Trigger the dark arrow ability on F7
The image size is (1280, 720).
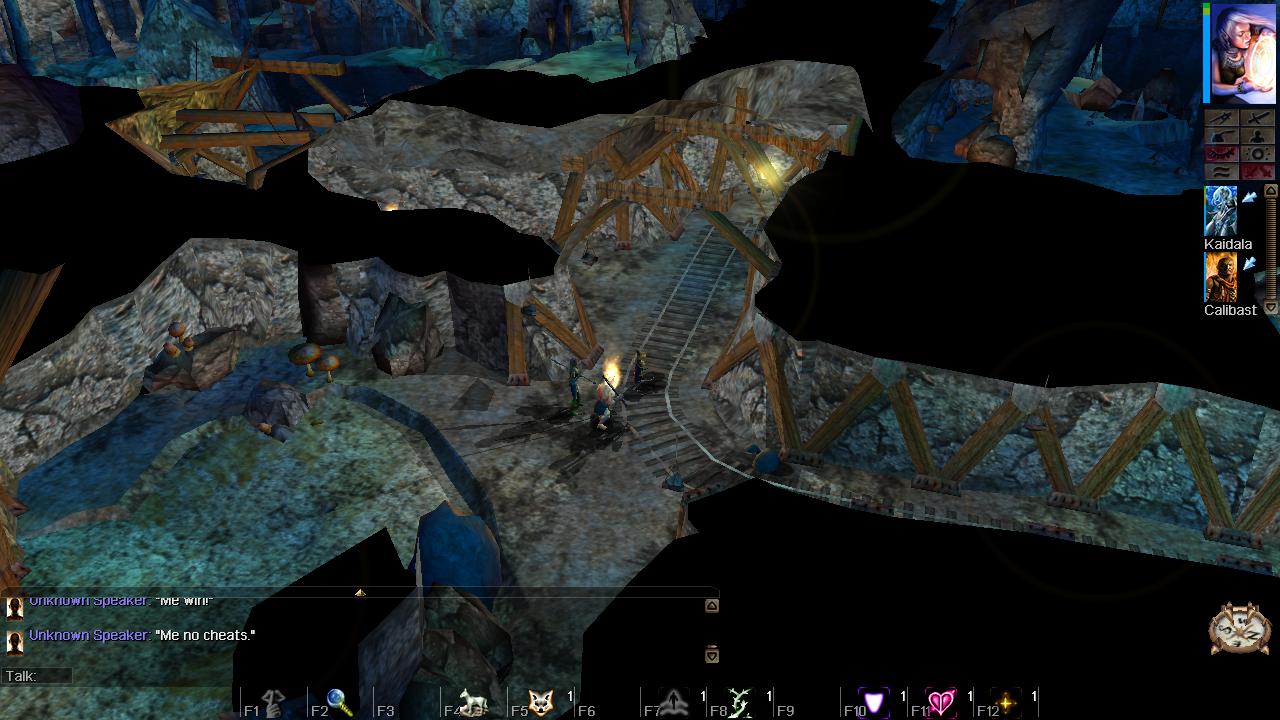point(674,703)
